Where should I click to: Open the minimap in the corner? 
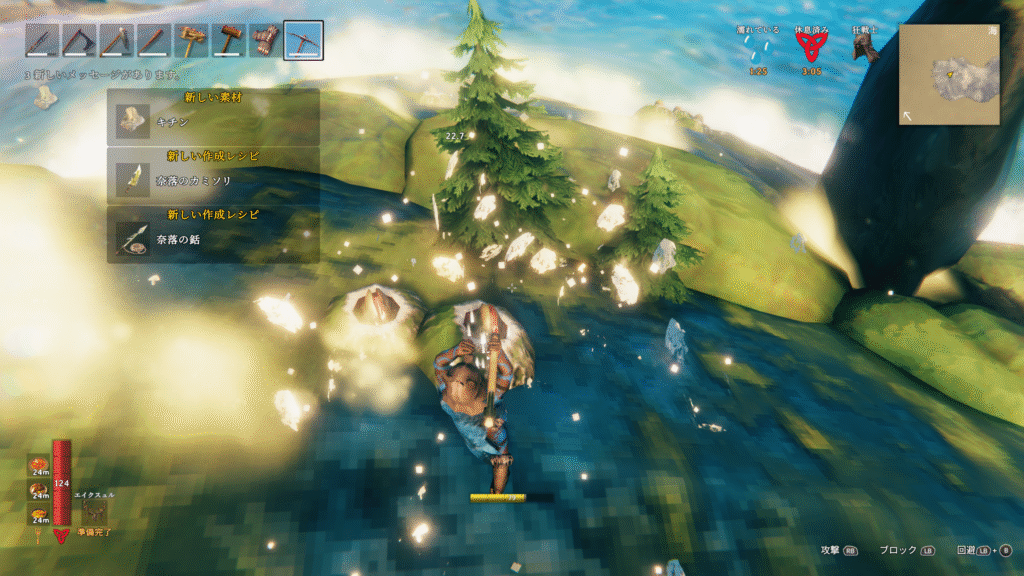coord(949,75)
